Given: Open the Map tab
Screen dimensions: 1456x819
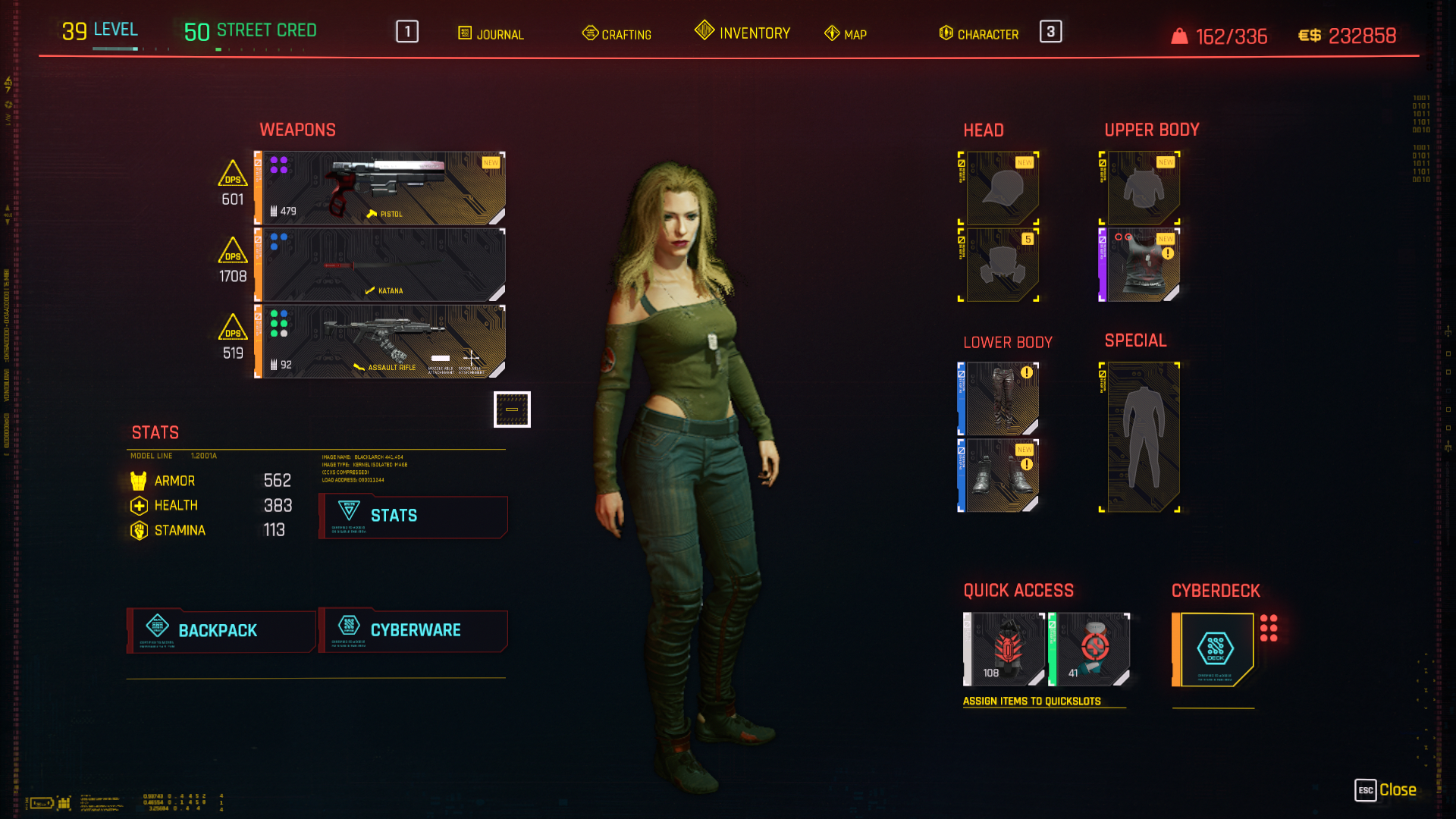Looking at the screenshot, I should coord(846,34).
